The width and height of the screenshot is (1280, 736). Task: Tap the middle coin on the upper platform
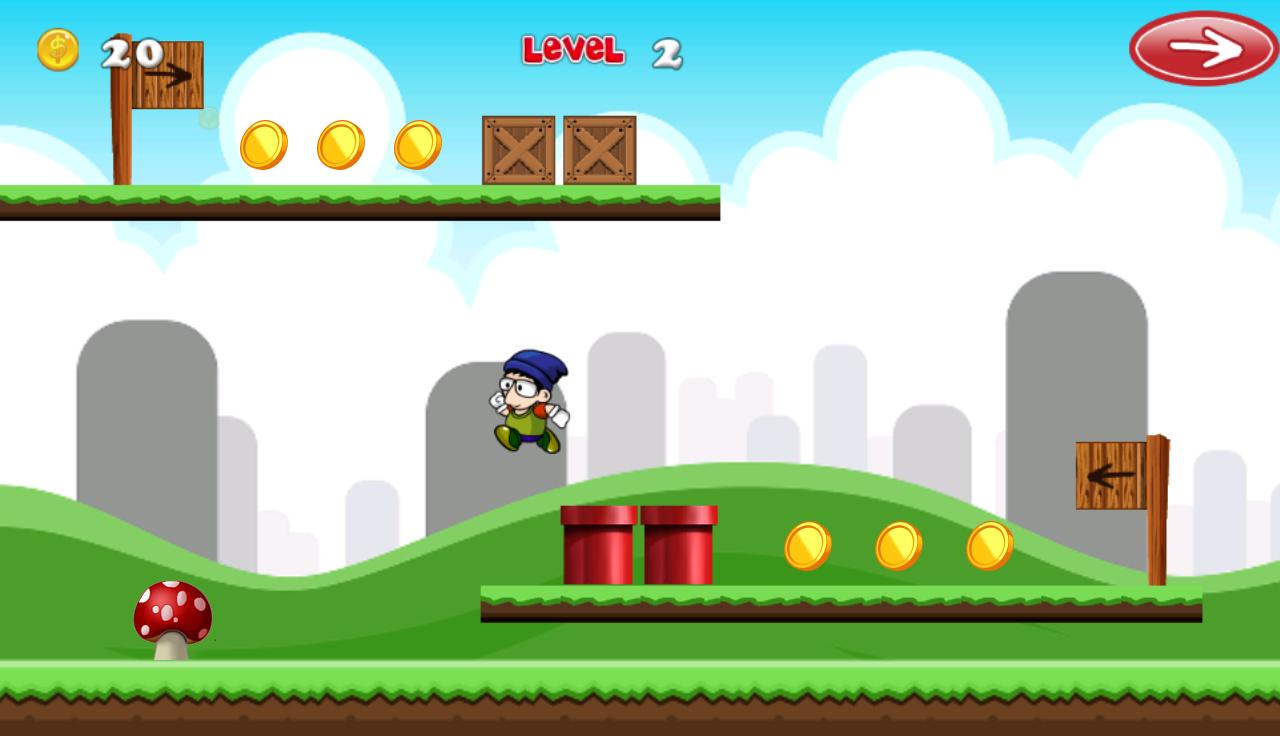(340, 143)
